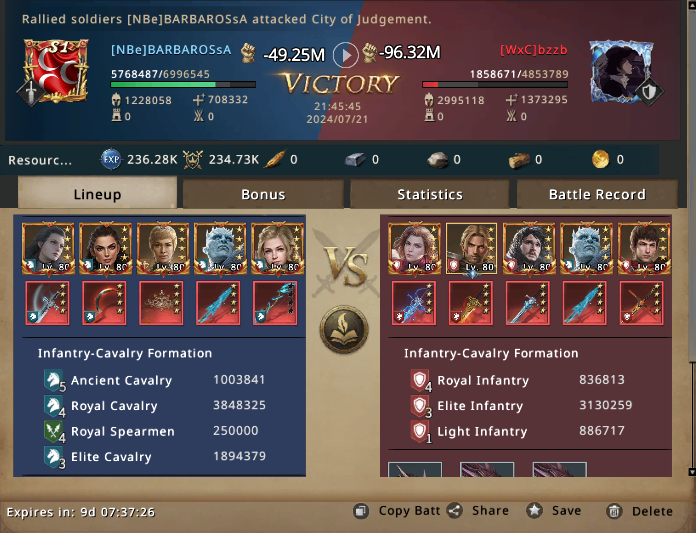696x533 pixels.
Task: Select the attacker's crown equipment slot
Action: [x=160, y=303]
